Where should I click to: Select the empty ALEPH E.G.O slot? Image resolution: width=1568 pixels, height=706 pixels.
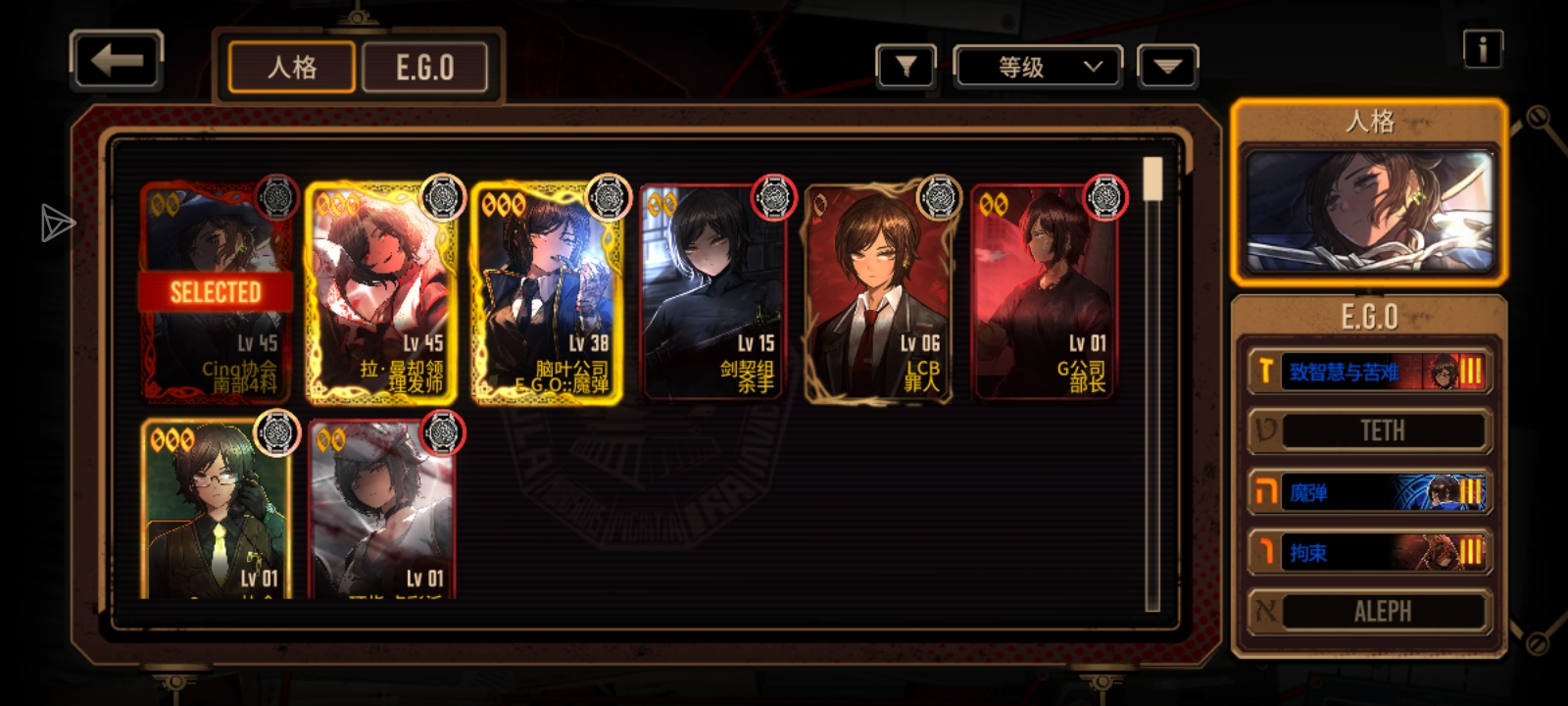coord(1369,612)
